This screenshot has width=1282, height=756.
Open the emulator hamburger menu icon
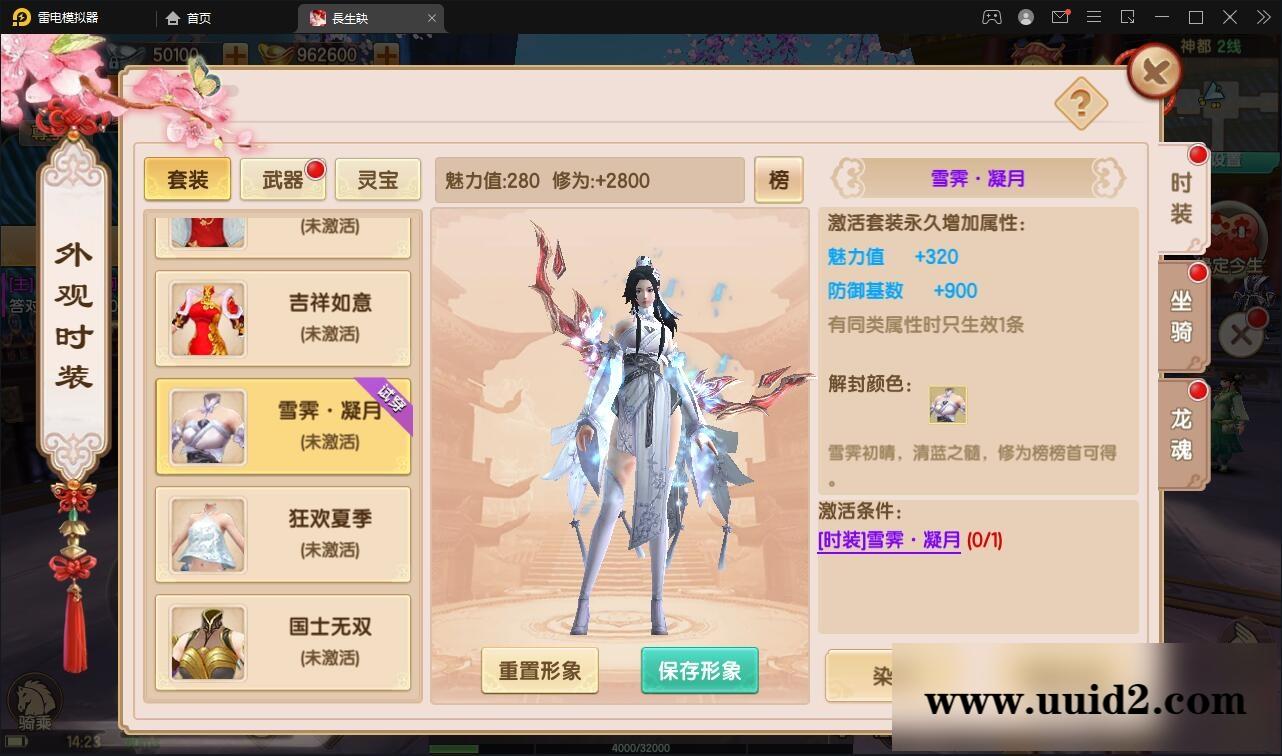(x=1094, y=17)
